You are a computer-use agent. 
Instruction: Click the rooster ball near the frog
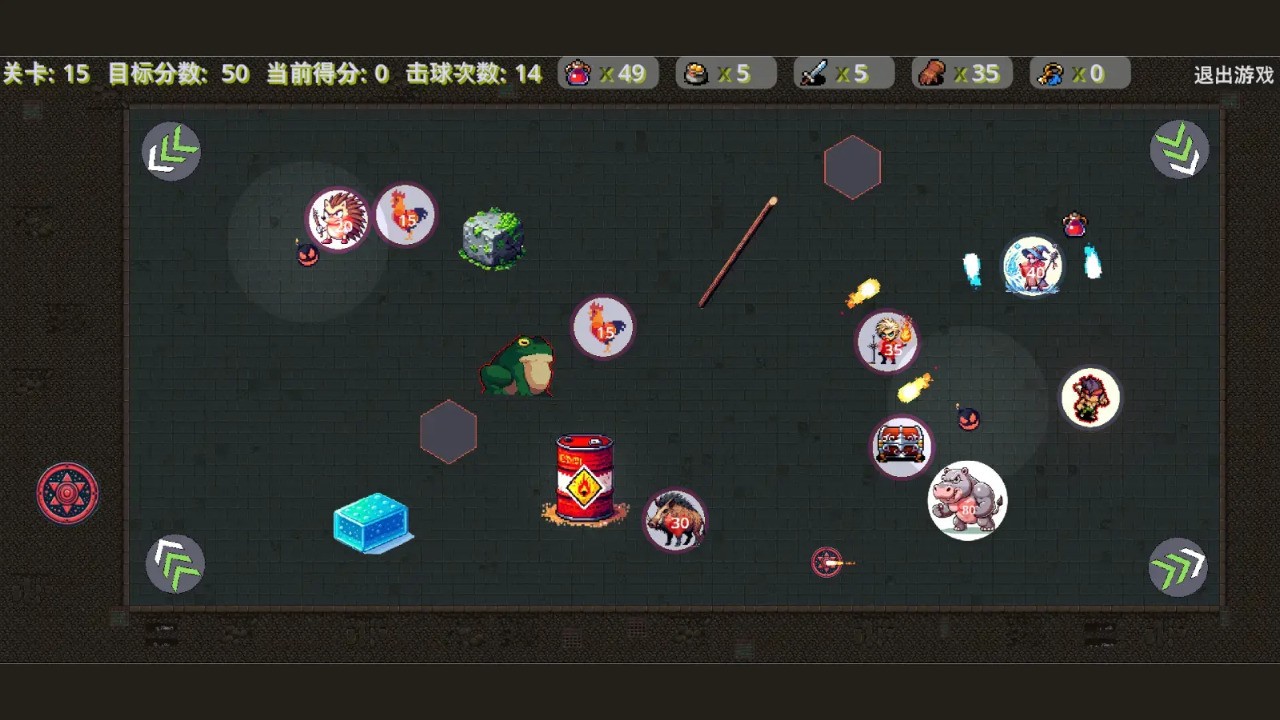602,328
